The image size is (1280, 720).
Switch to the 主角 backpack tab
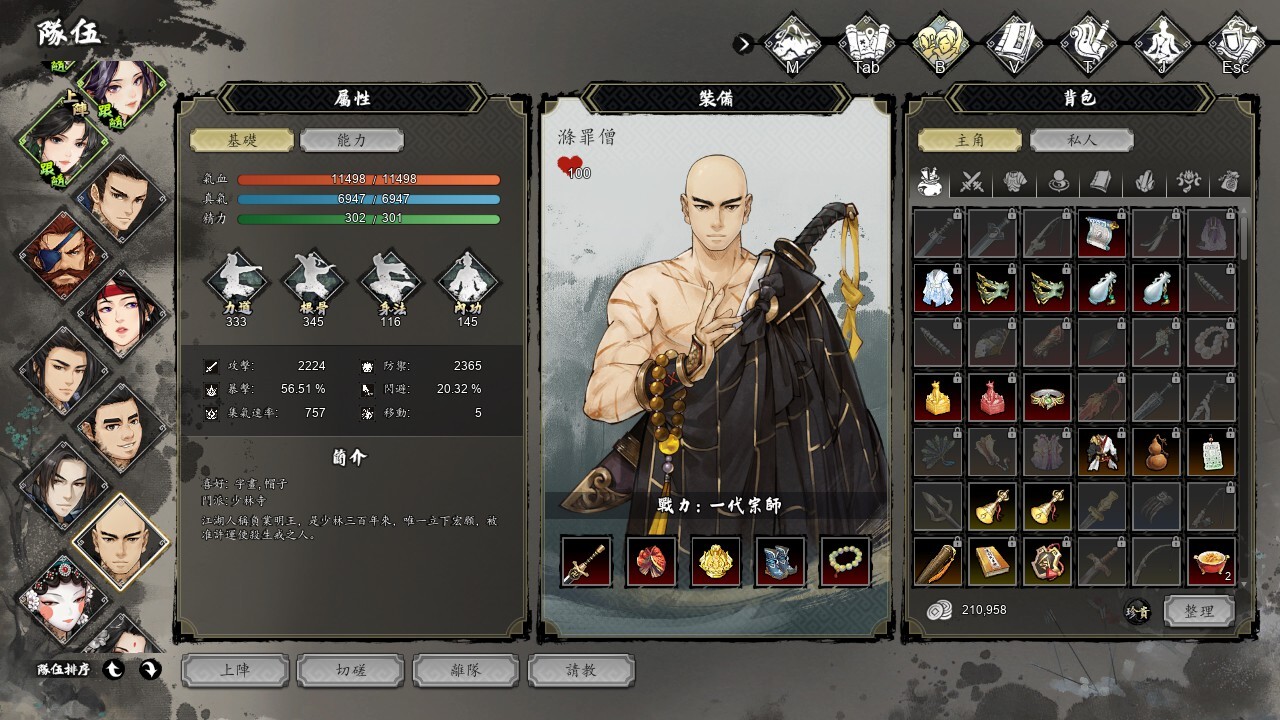[970, 140]
